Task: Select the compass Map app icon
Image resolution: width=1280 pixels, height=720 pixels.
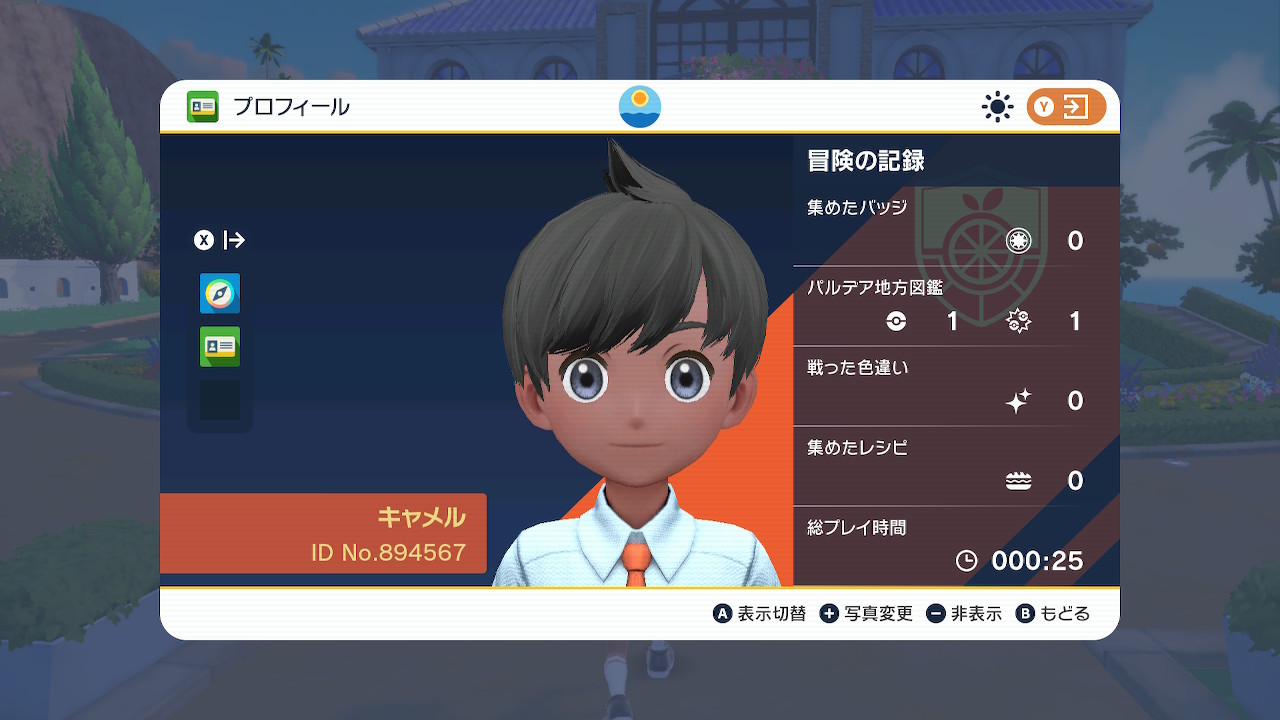Action: (219, 293)
